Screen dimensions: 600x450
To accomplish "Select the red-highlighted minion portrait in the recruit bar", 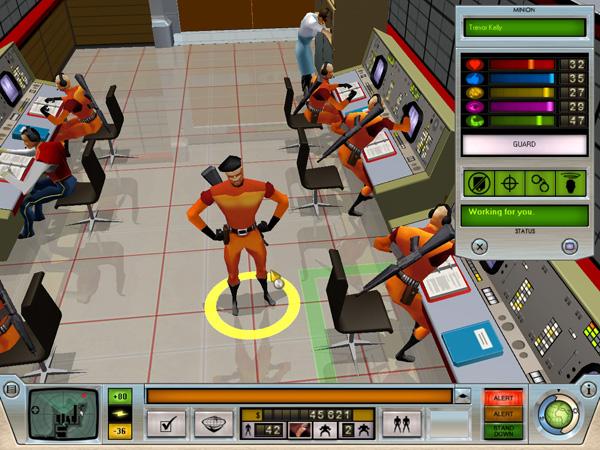I will [x=298, y=429].
